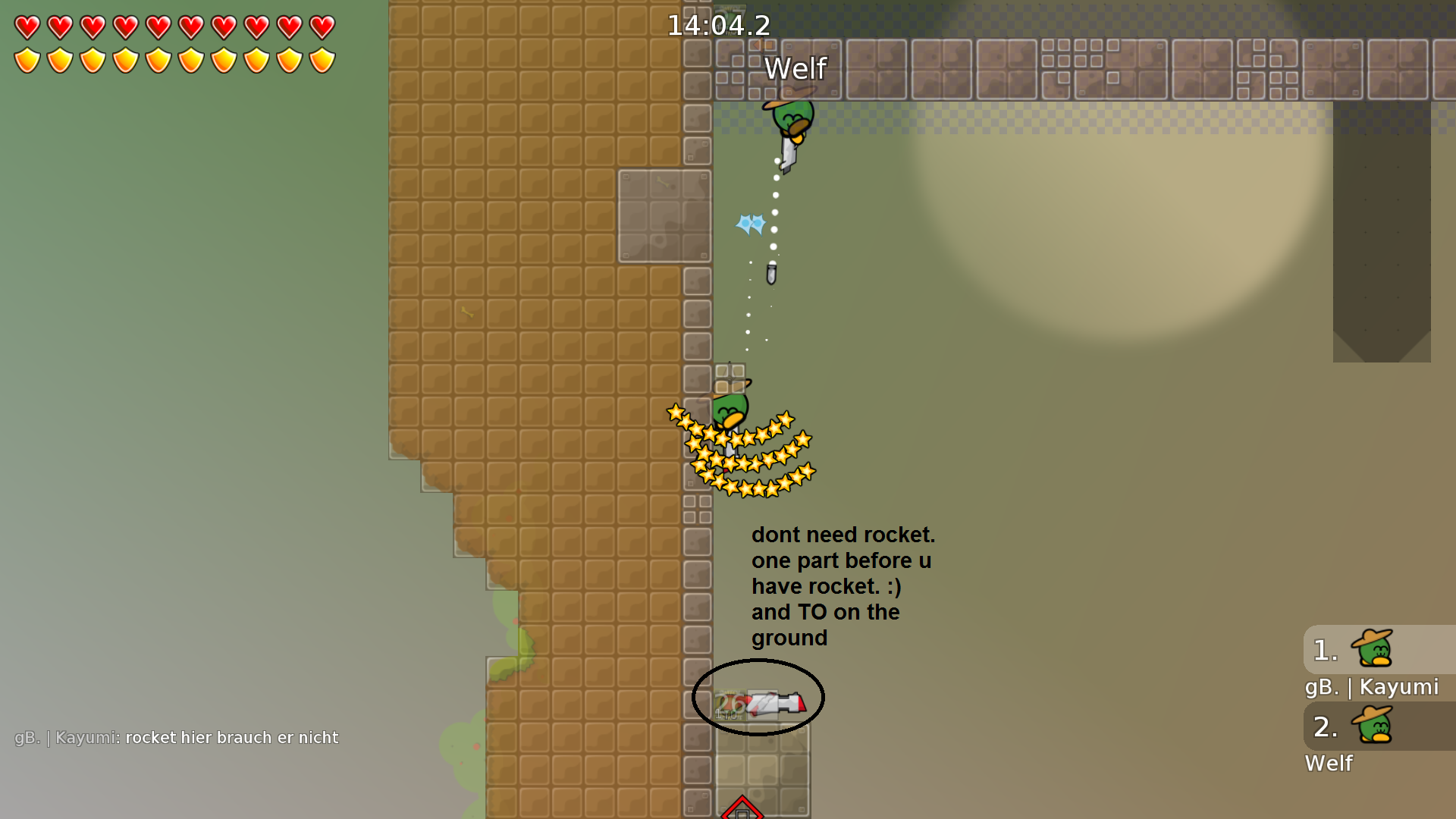The width and height of the screenshot is (1456, 819).
Task: Toggle the falling bullet projectile below Welf
Action: click(771, 275)
